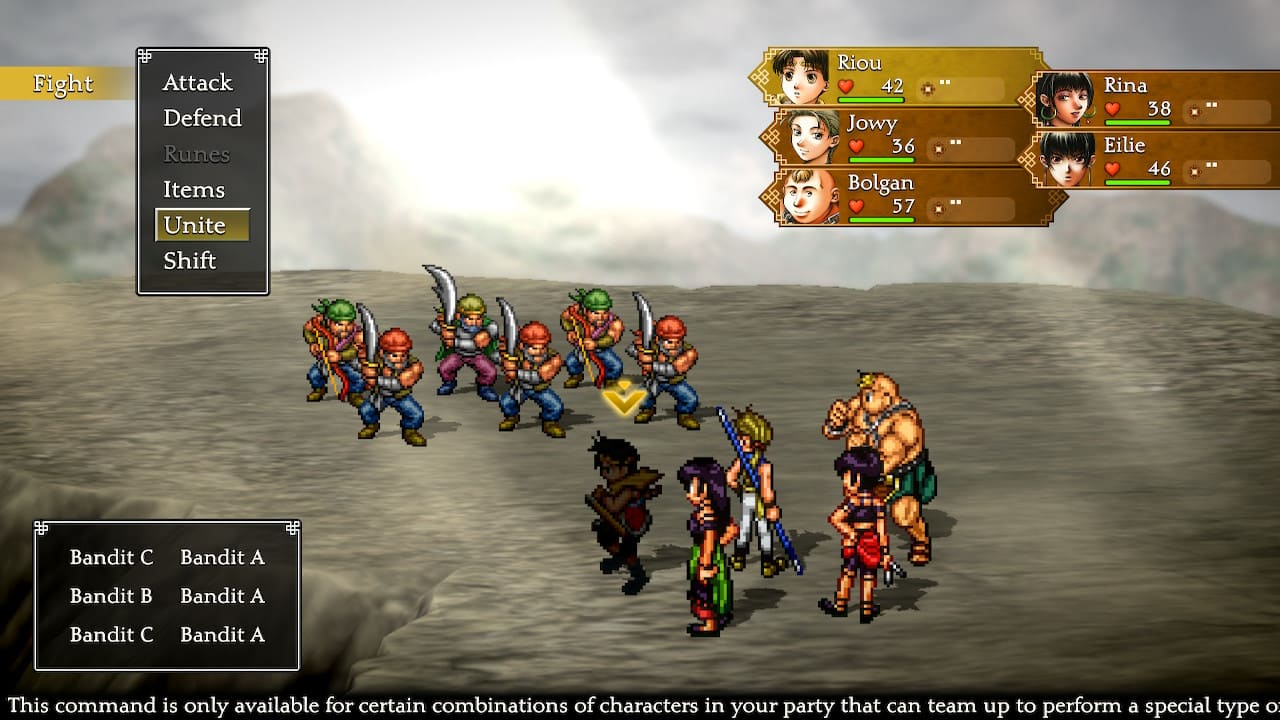The height and width of the screenshot is (720, 1280).
Task: Choose the Shift command
Action: (x=190, y=261)
